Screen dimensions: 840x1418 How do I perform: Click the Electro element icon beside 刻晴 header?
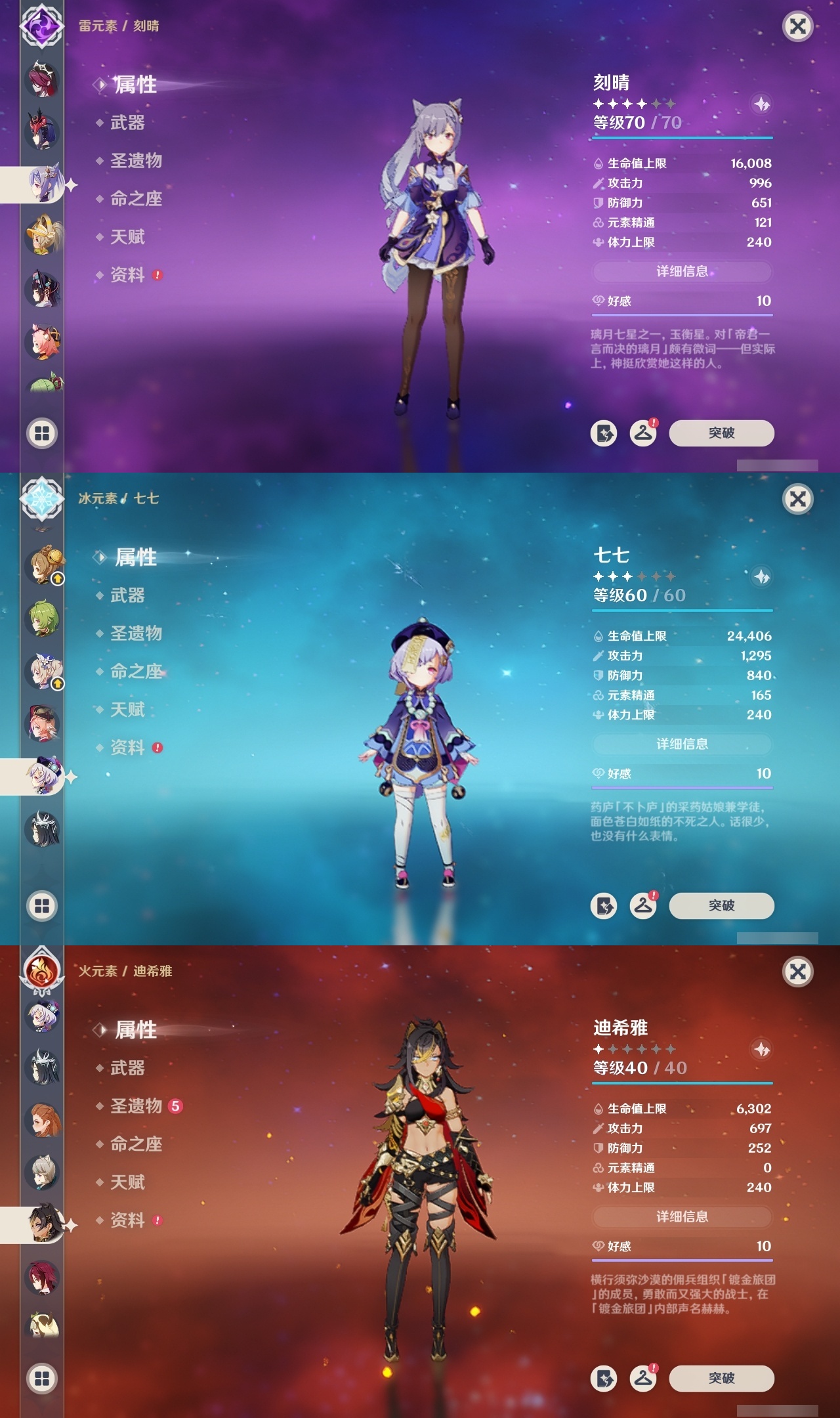pyautogui.click(x=41, y=28)
